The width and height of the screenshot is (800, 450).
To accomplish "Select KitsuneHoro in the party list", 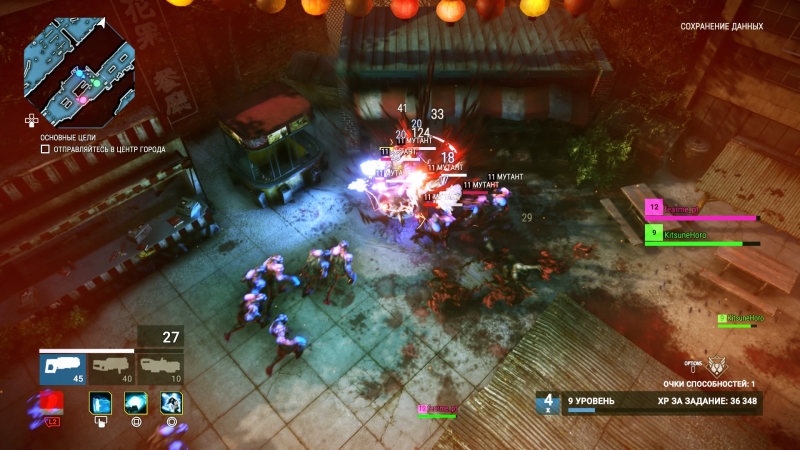I will [700, 235].
